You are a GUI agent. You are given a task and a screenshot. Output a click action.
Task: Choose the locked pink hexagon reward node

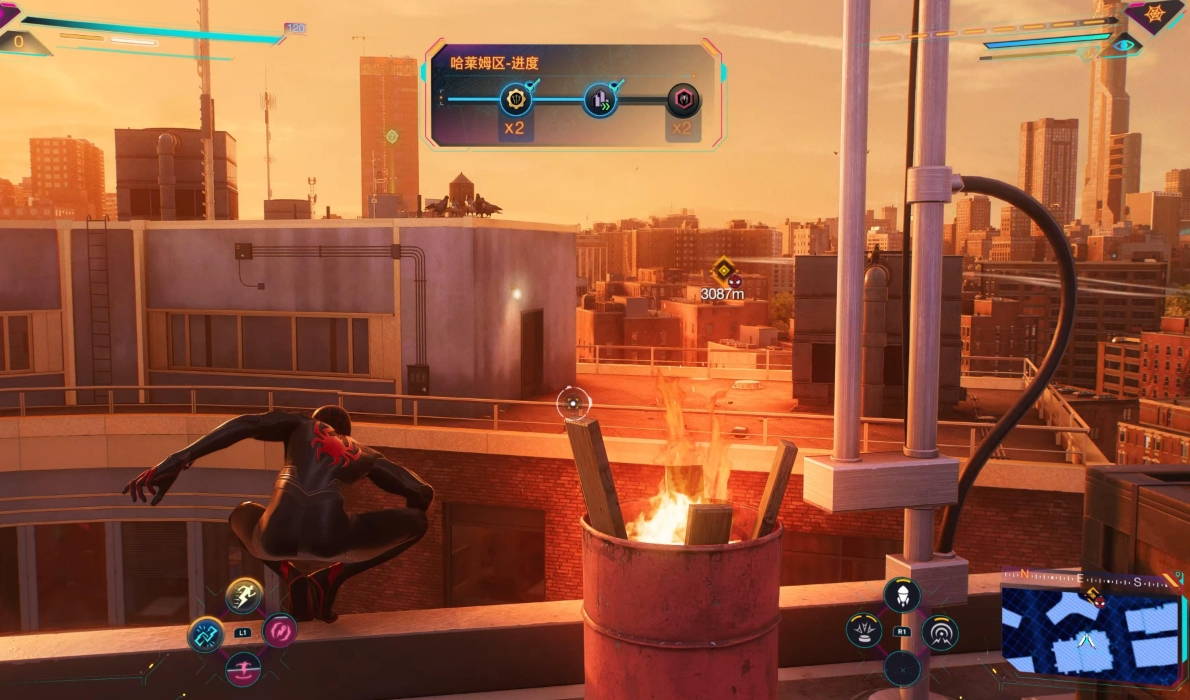pos(684,100)
